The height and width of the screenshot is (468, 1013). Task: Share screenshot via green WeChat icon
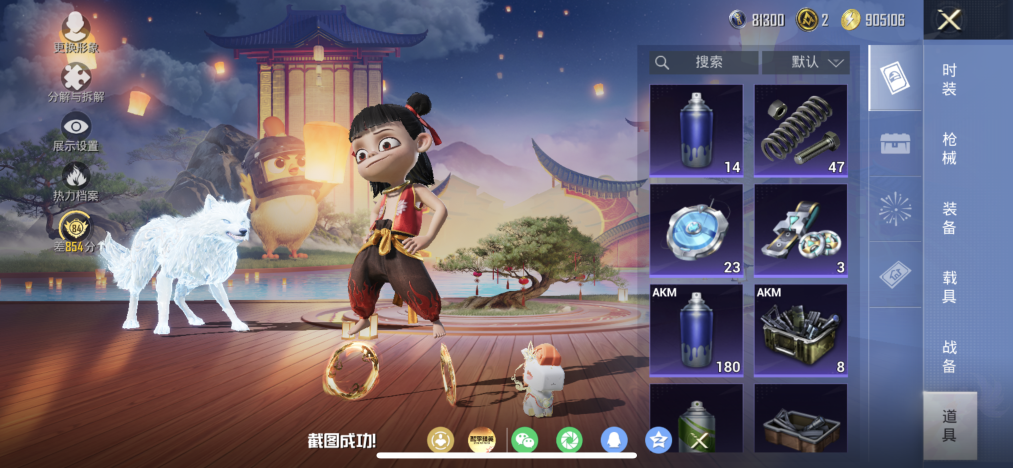tap(524, 440)
